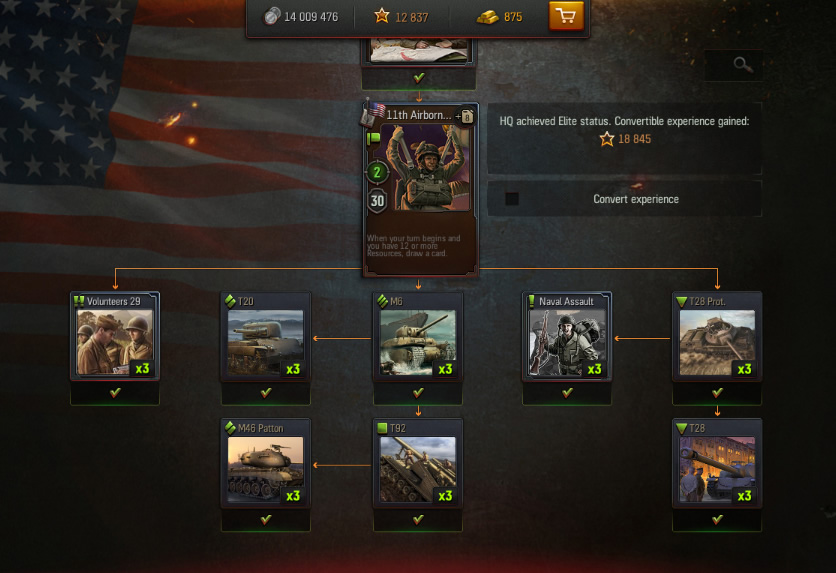Tick the Convert experience checkbox

(512, 199)
